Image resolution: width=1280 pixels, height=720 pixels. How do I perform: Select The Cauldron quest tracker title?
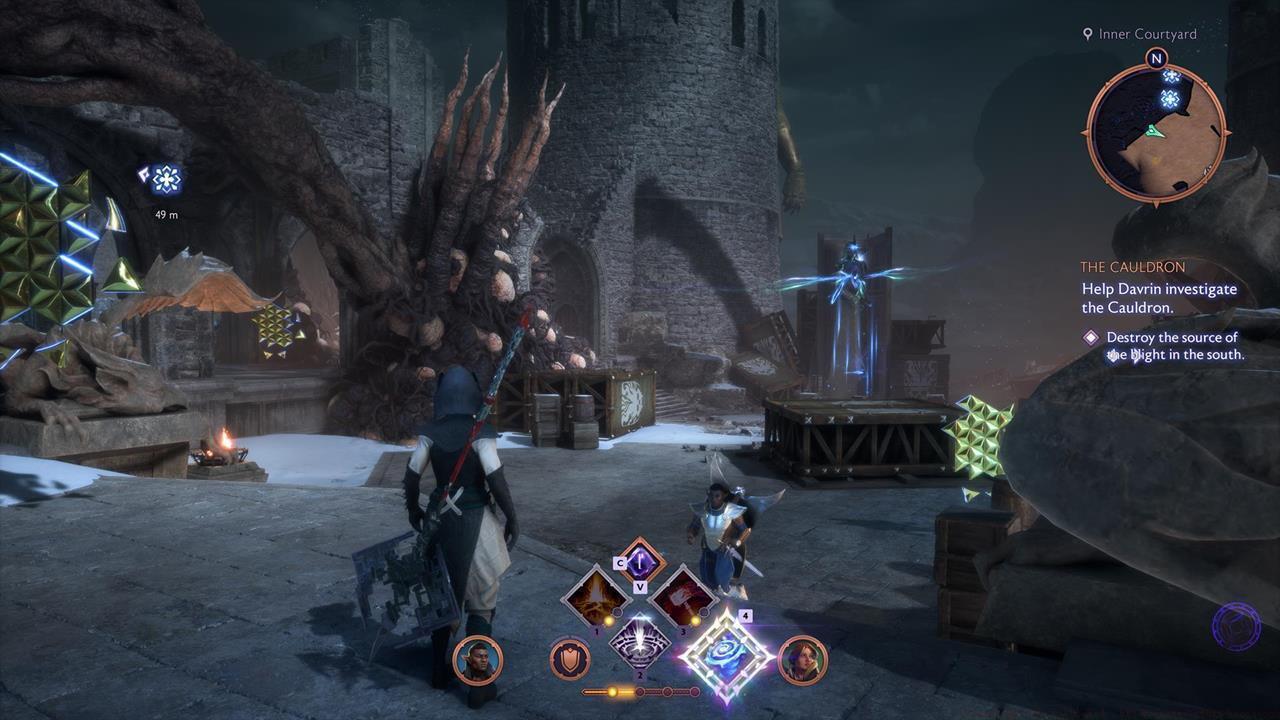(x=1132, y=267)
